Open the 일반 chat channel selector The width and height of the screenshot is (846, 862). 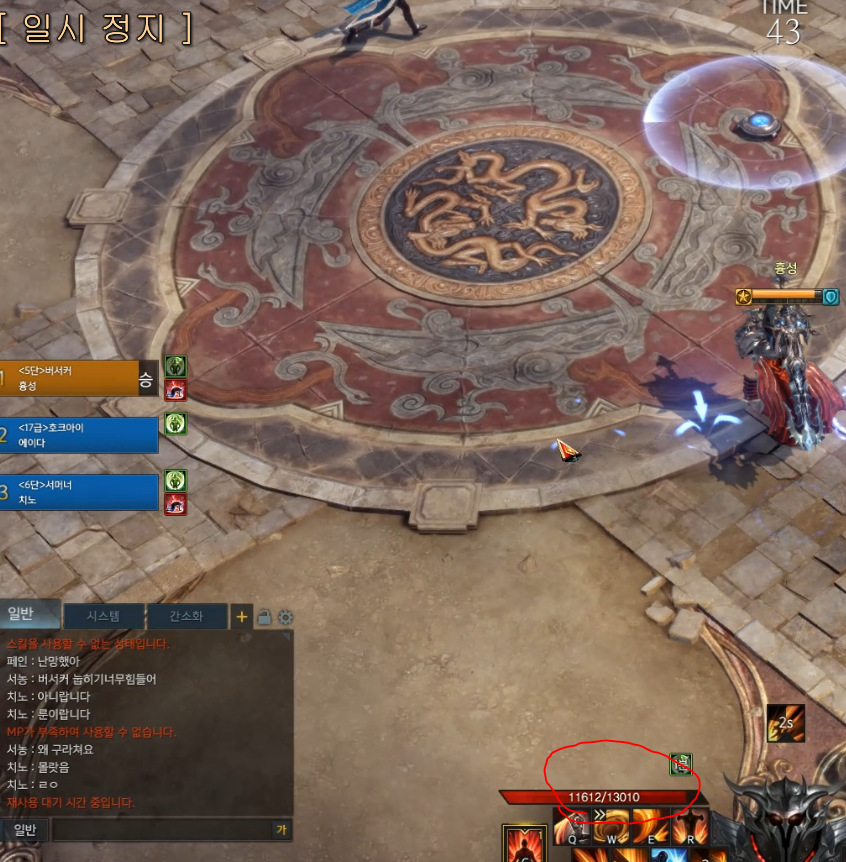(x=24, y=829)
